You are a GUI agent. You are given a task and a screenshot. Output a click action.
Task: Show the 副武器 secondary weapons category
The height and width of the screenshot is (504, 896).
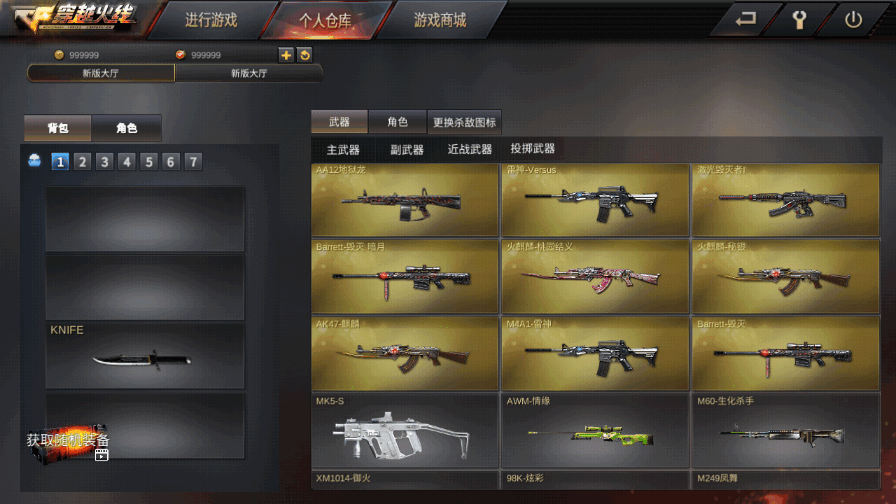point(407,150)
